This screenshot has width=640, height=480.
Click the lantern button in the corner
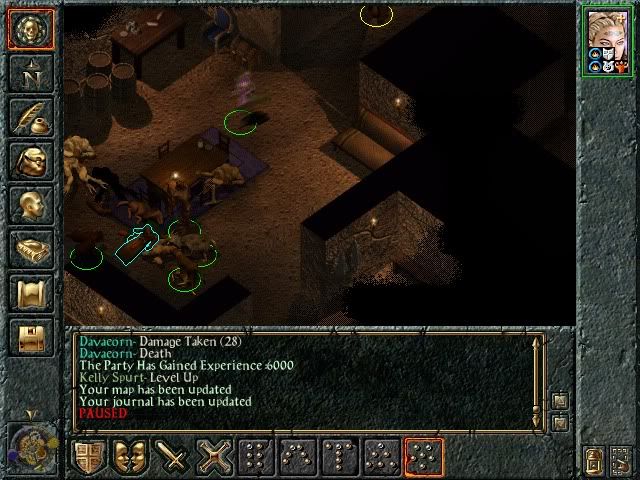[x=594, y=462]
